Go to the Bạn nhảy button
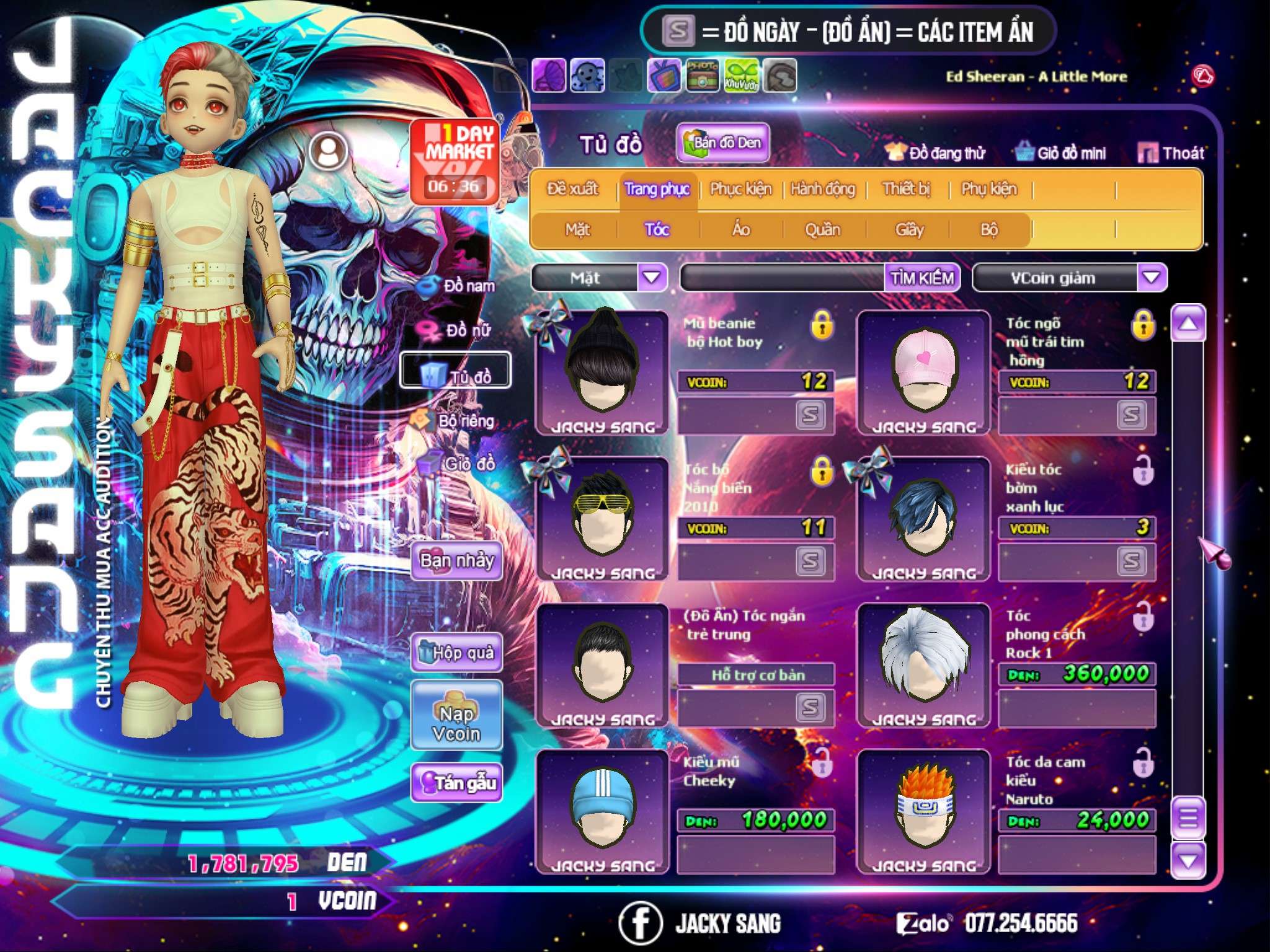Image resolution: width=1270 pixels, height=952 pixels. pos(456,560)
